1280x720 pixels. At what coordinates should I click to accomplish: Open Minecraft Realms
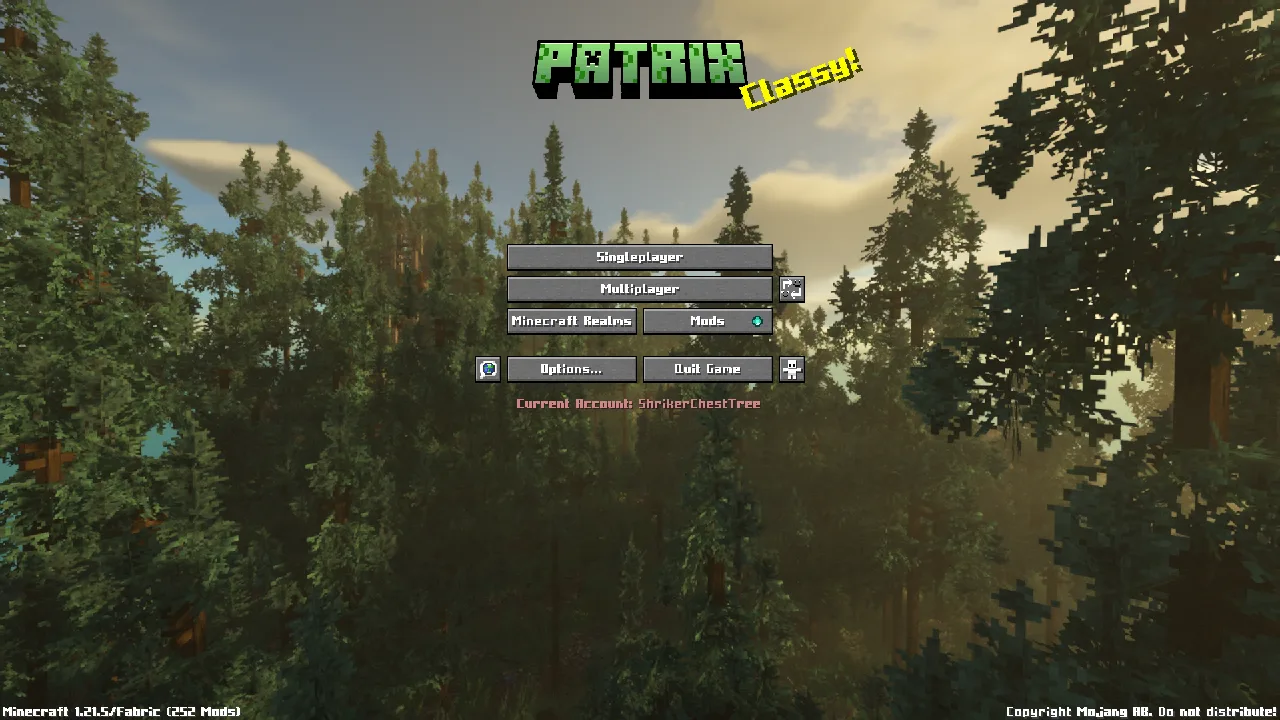(x=571, y=321)
